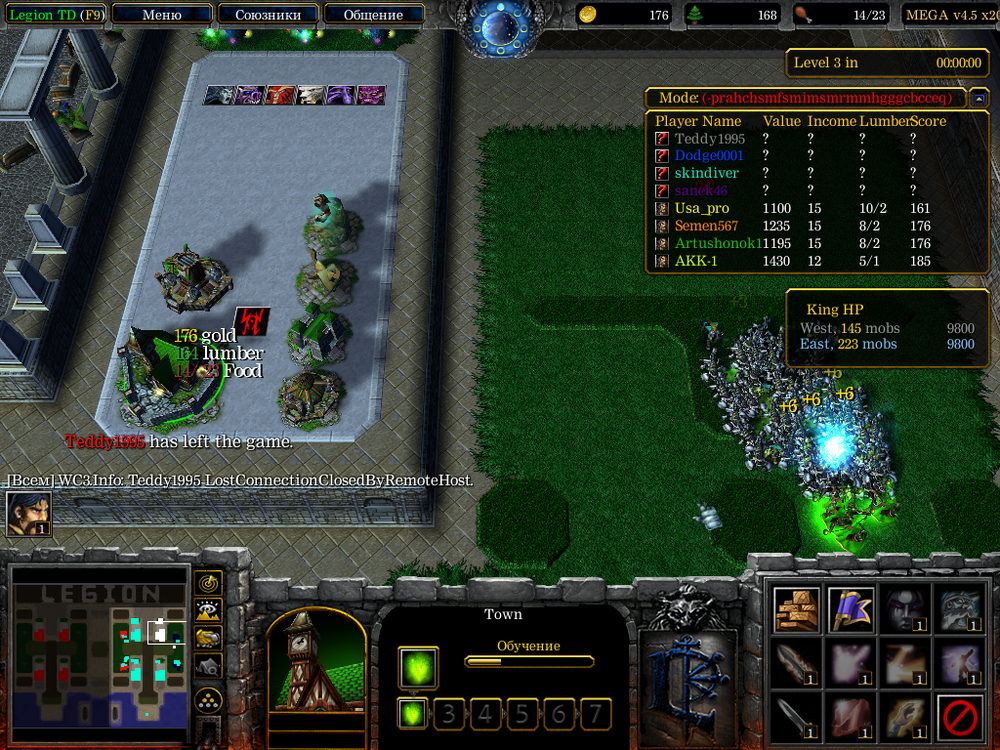Open the Legion TD quests (F9) button
Screen dimensions: 1000x750
point(53,15)
